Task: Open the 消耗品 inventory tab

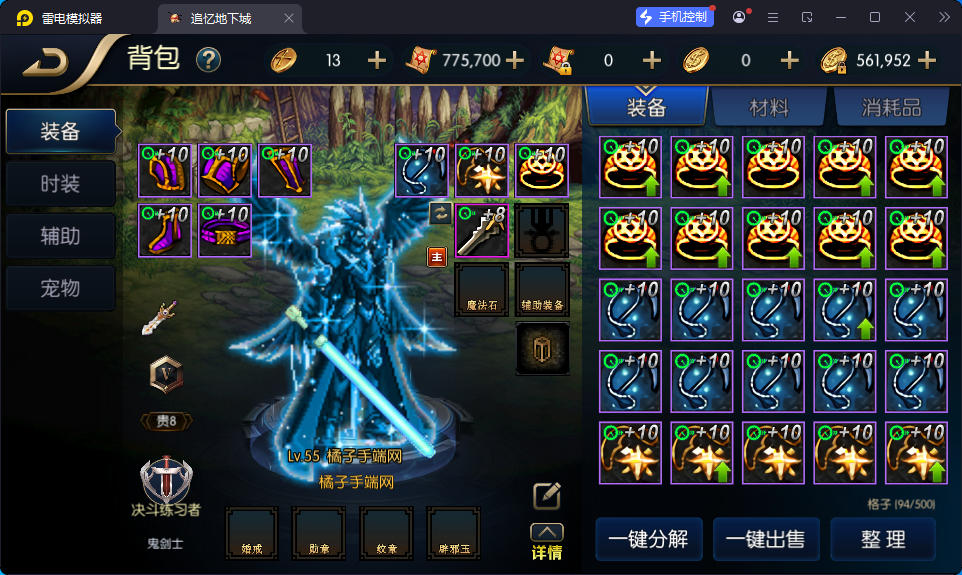Action: coord(890,107)
